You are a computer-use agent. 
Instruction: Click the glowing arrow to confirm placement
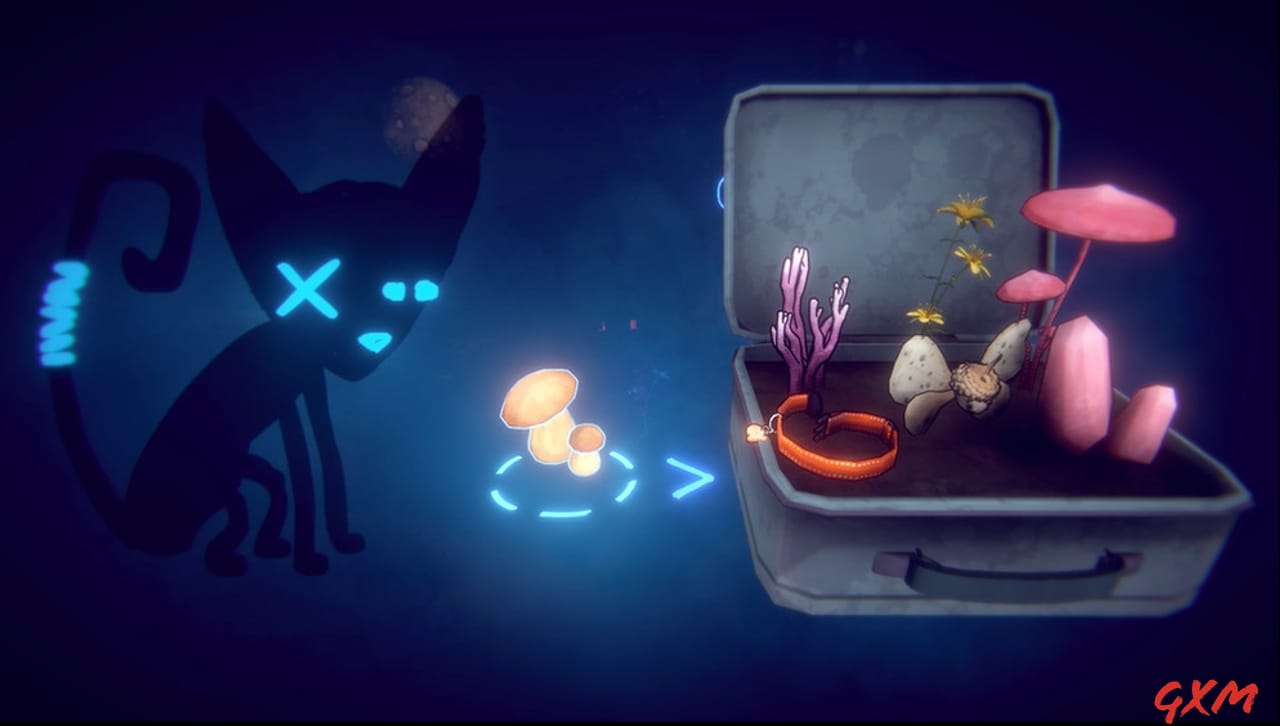pos(690,477)
